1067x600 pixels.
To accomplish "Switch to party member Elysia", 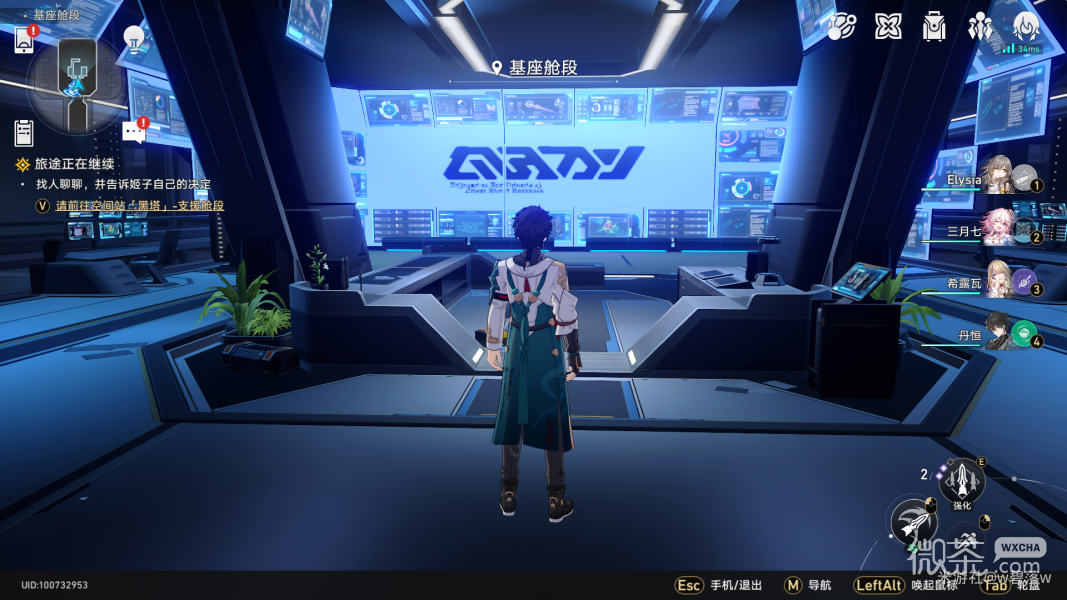I will click(998, 177).
